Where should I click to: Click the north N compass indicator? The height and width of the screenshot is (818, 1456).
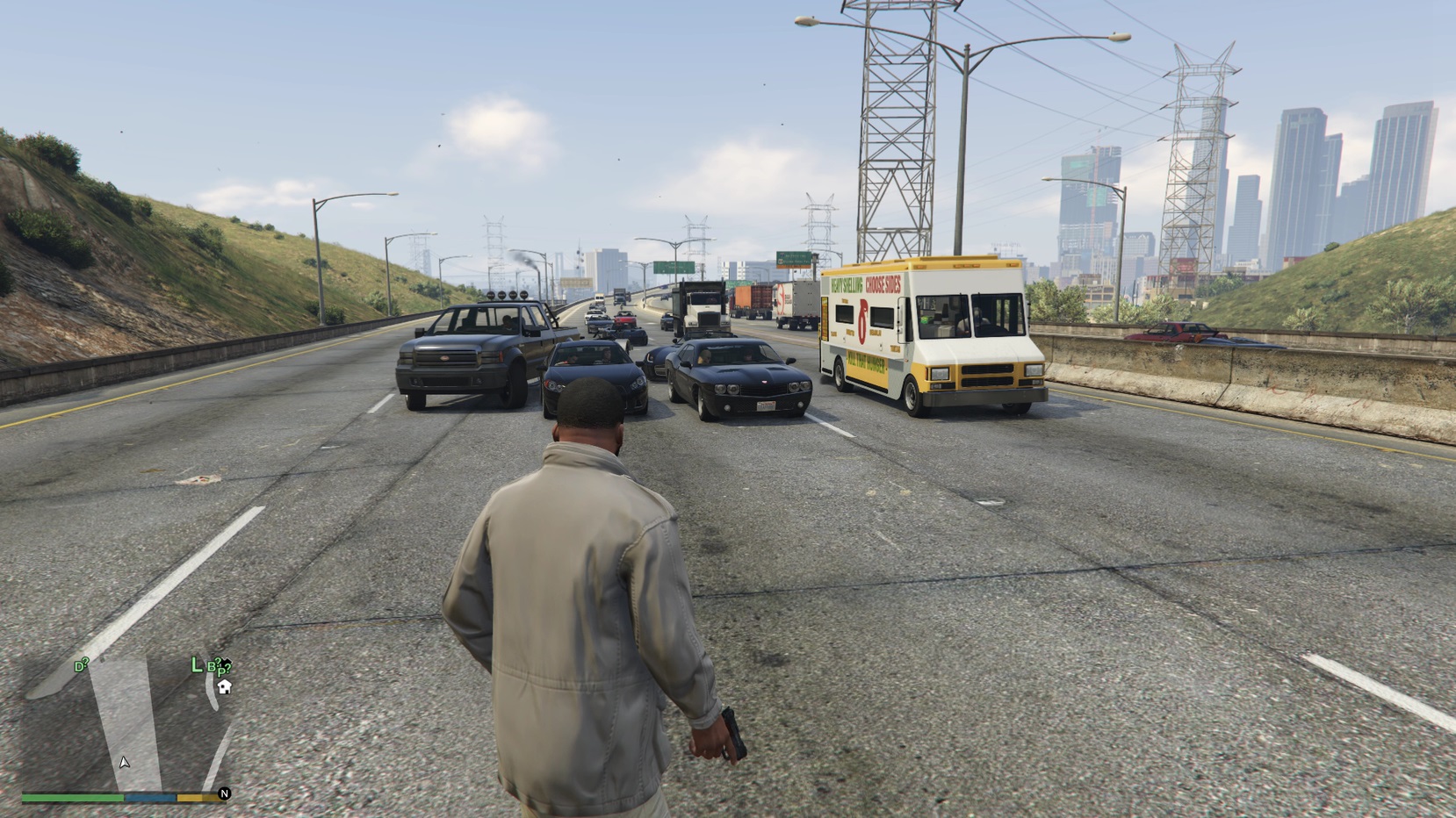pos(224,793)
